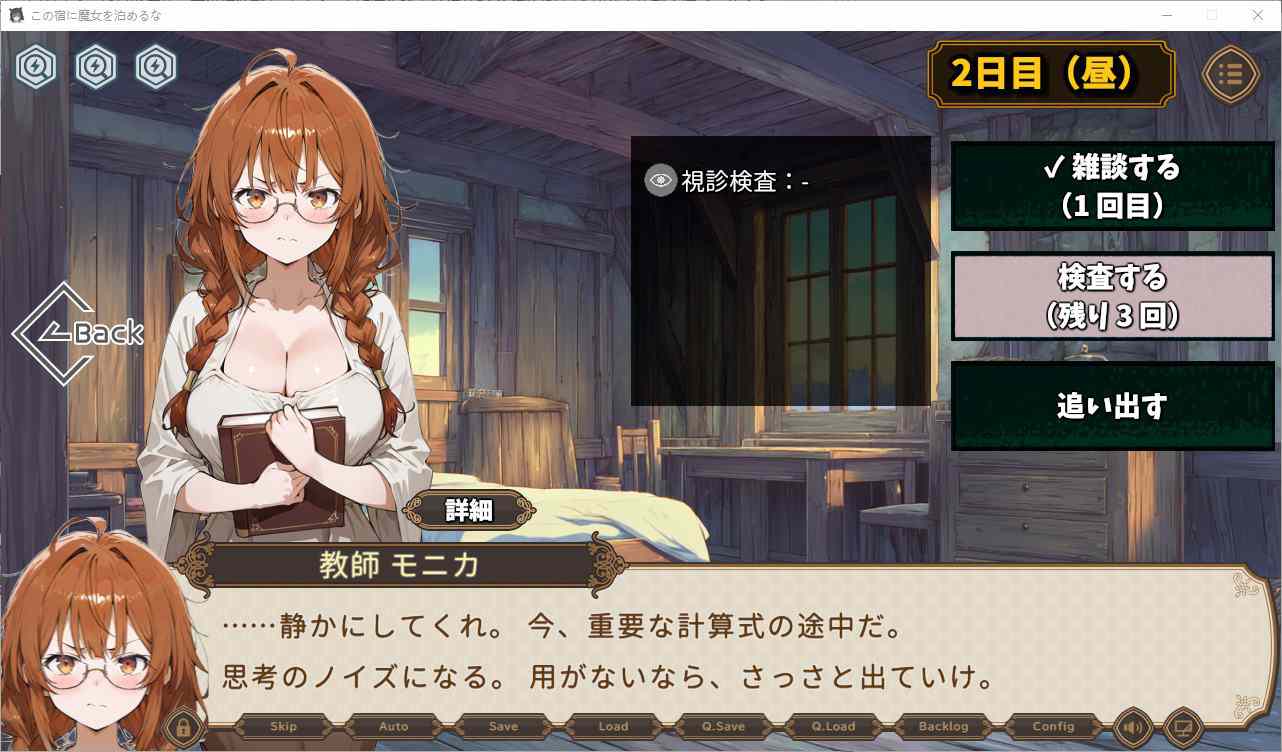Open the Load screen
1282x752 pixels.
tap(613, 727)
